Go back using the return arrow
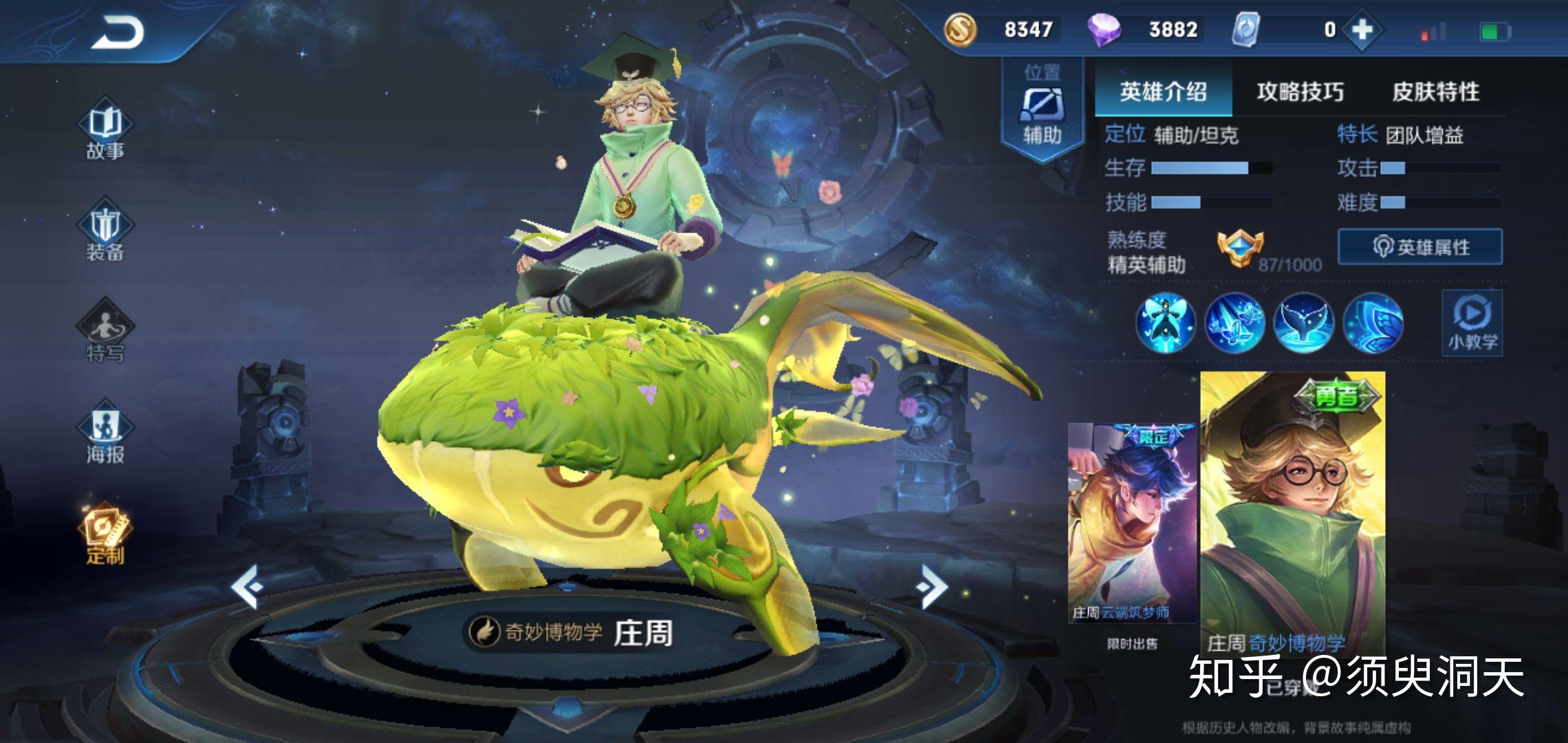 click(x=118, y=32)
